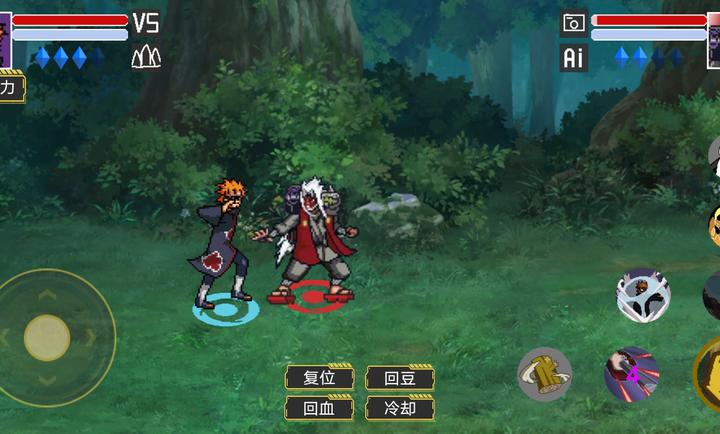Activate the 冷却 cooldown reset button
The image size is (720, 434).
(x=399, y=408)
